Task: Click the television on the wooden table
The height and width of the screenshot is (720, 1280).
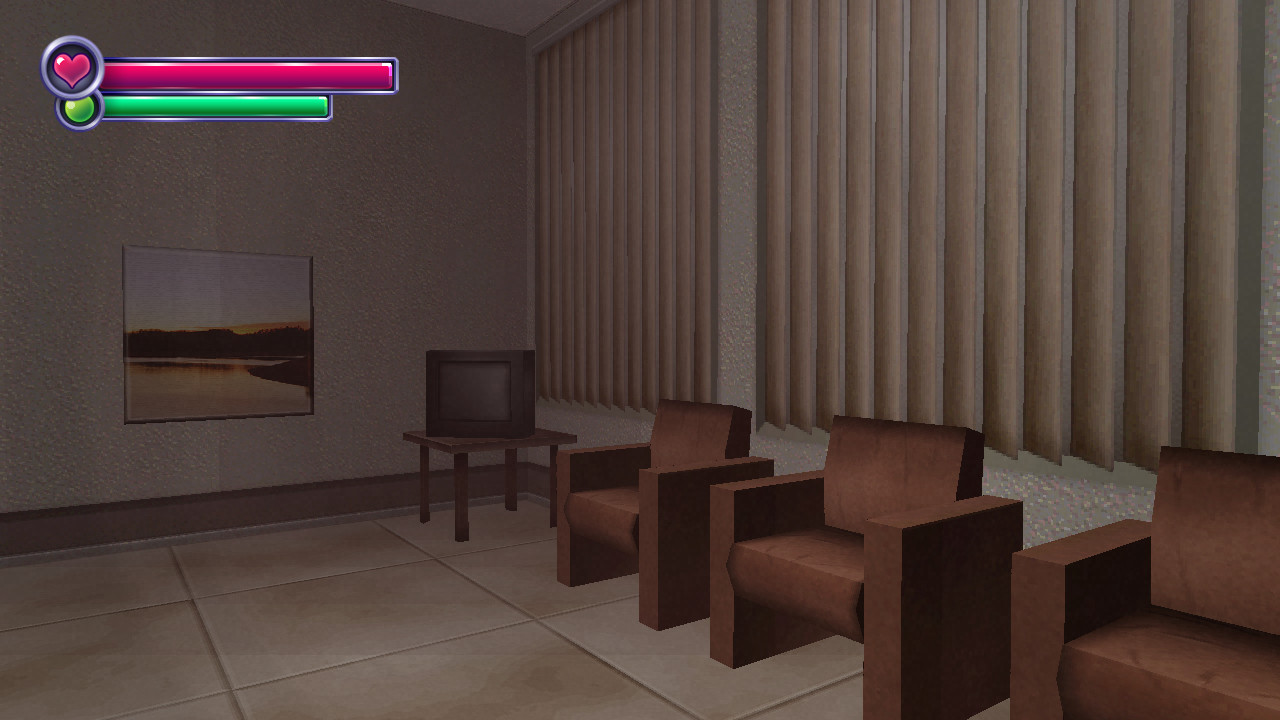Action: point(478,392)
